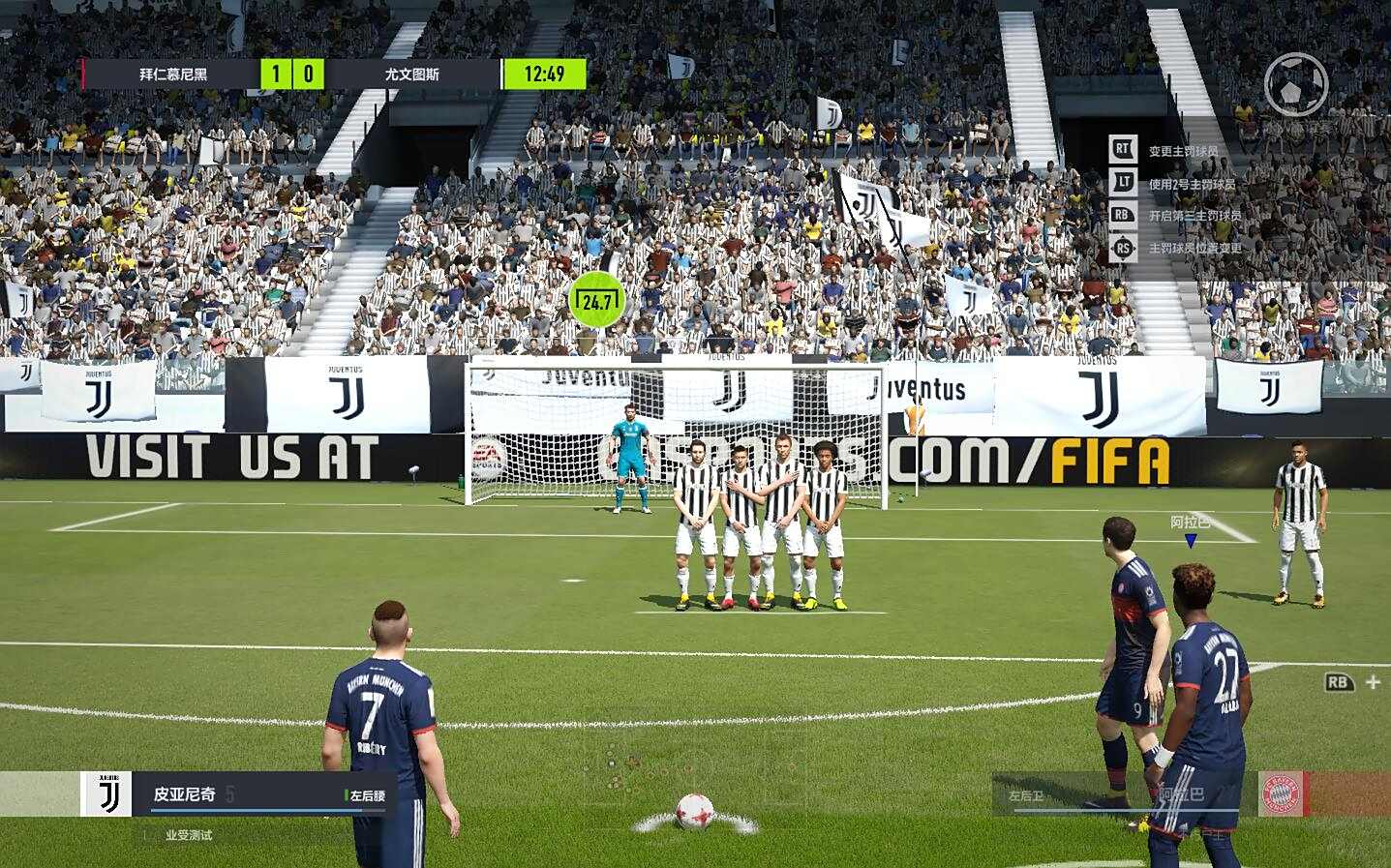Open the soccer ball menu icon top right
Viewport: 1391px width, 868px height.
(1297, 85)
